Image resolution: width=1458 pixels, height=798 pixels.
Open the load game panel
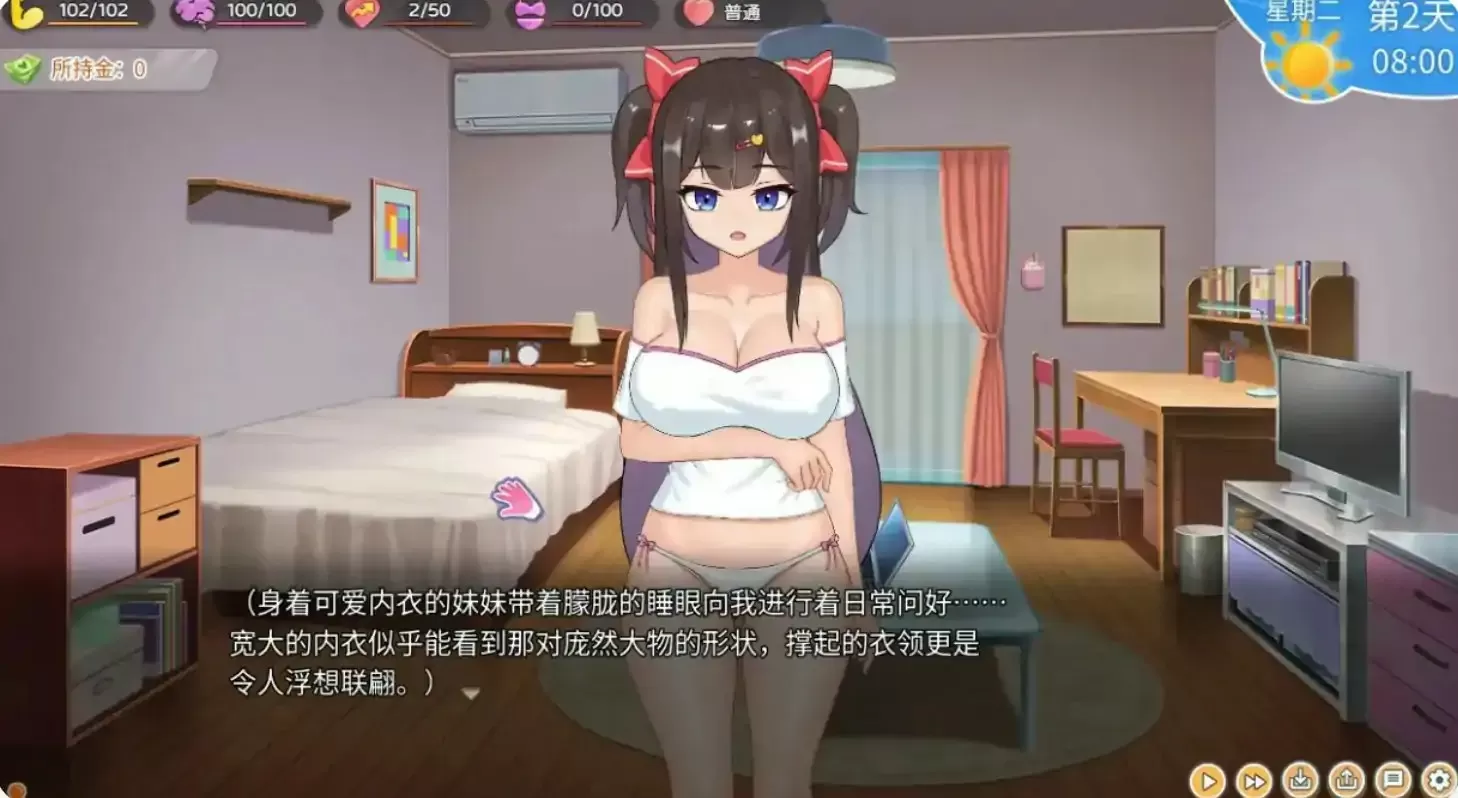(1346, 779)
